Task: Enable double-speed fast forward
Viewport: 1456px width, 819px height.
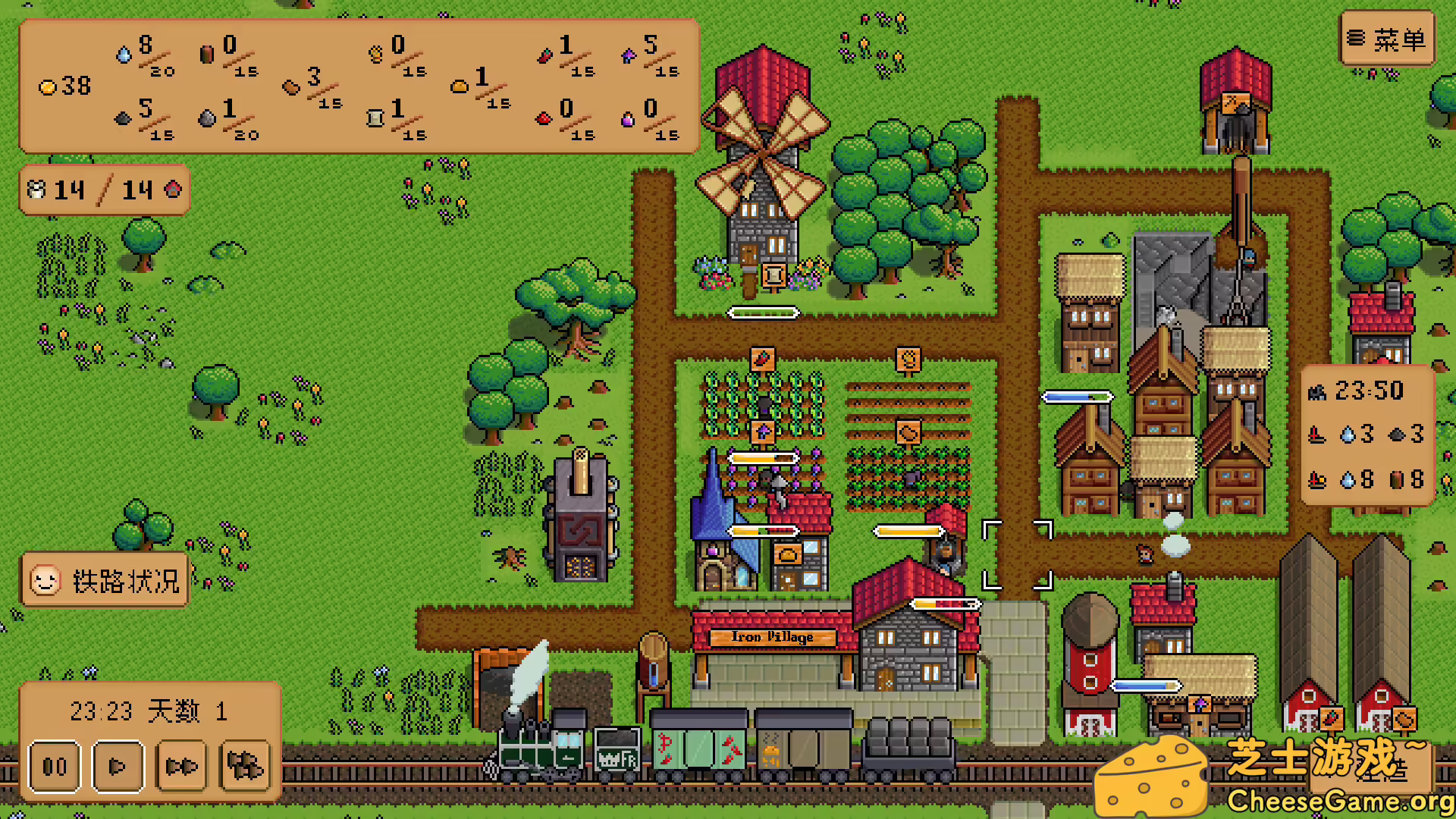Action: (180, 767)
